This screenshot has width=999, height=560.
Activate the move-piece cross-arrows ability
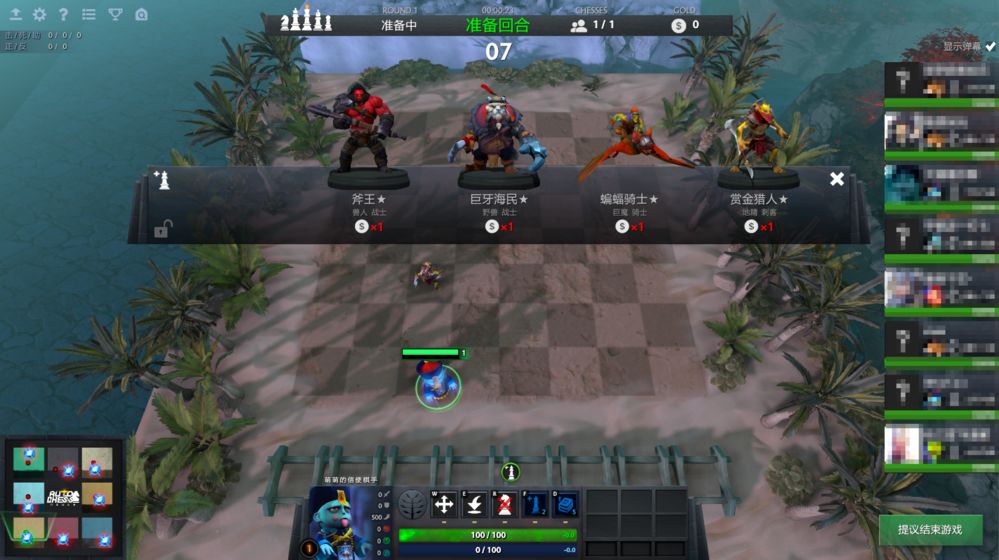pos(444,505)
